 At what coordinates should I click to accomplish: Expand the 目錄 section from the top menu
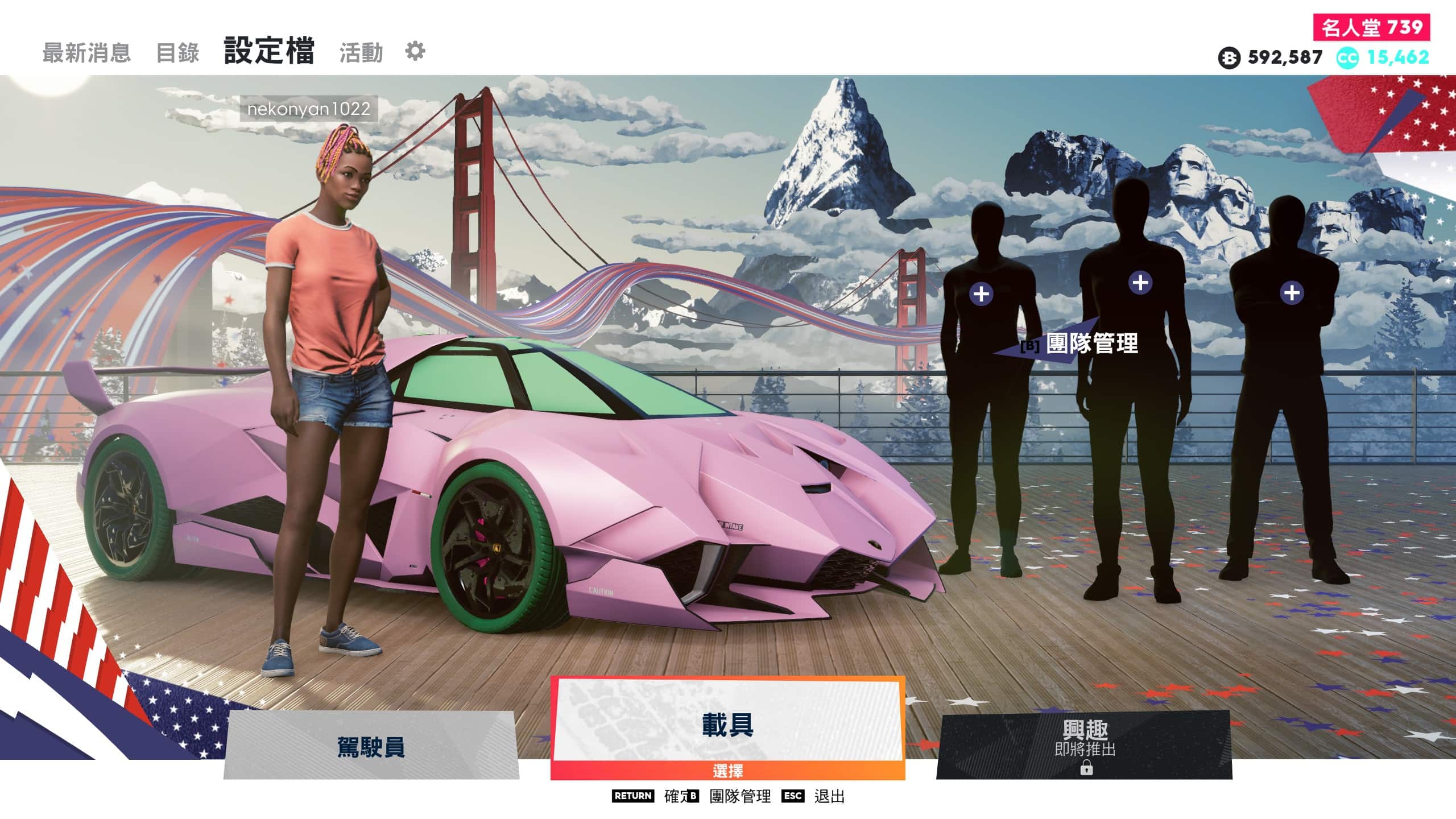178,51
